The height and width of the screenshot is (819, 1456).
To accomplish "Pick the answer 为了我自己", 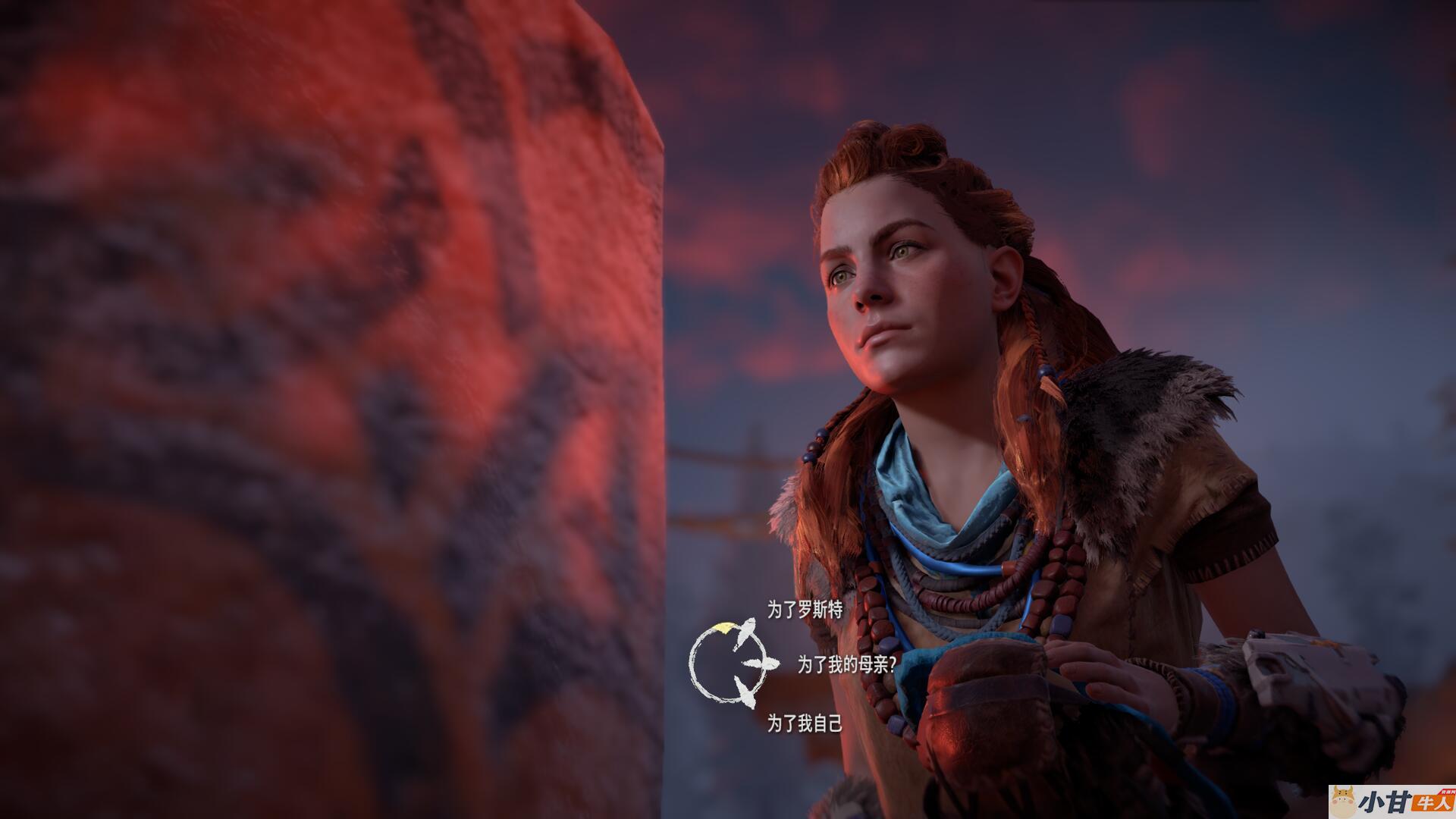I will (805, 723).
